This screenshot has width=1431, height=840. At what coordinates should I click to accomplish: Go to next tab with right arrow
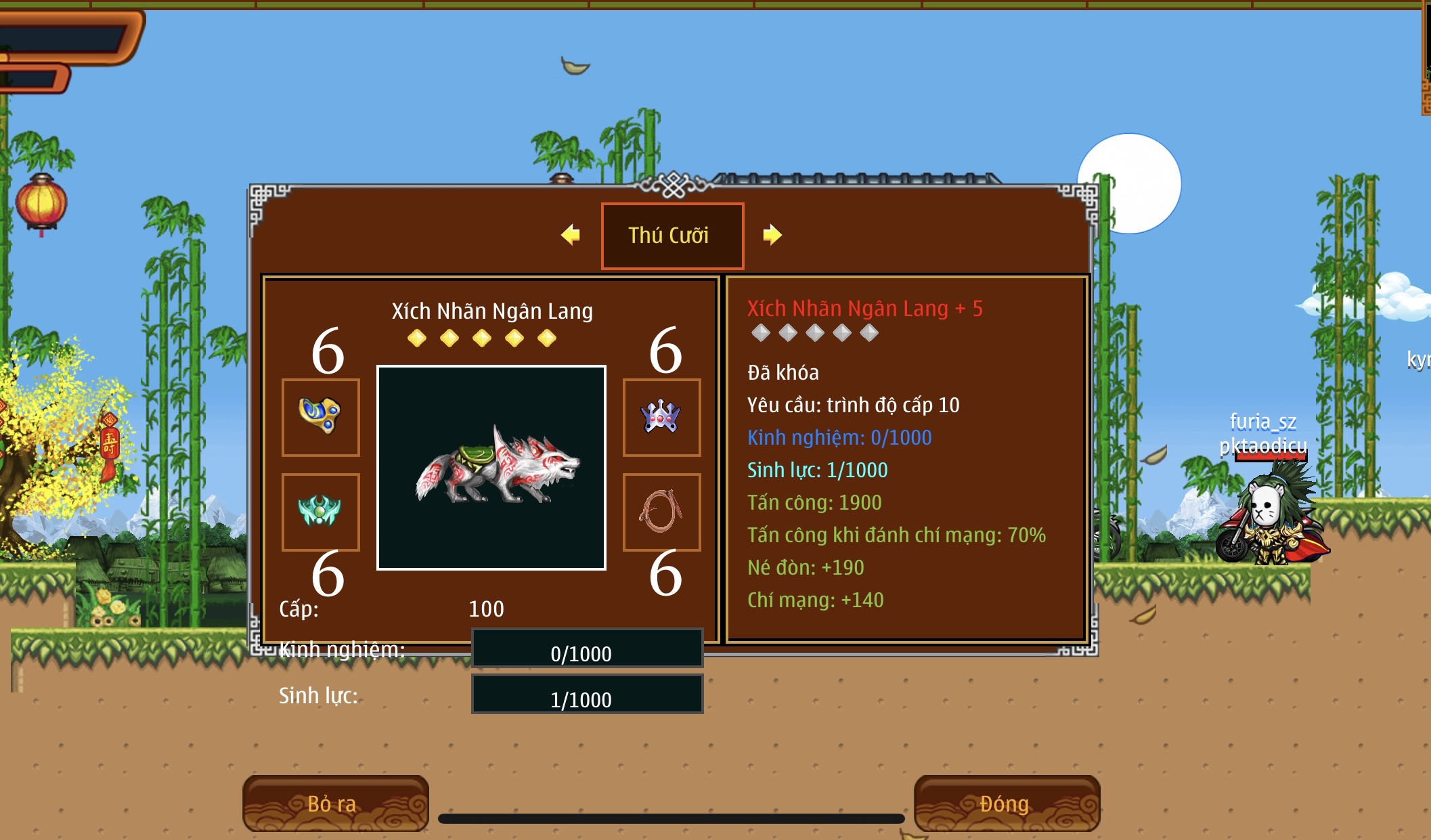[772, 235]
